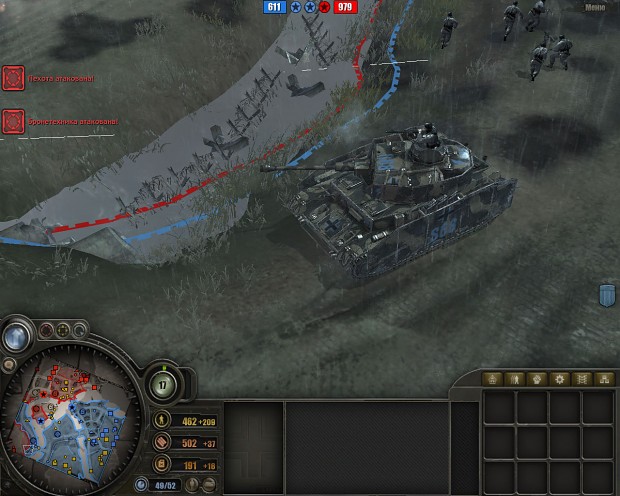This screenshot has width=620, height=496.
Task: Select the infantry squad tab icon
Action: coord(513,380)
